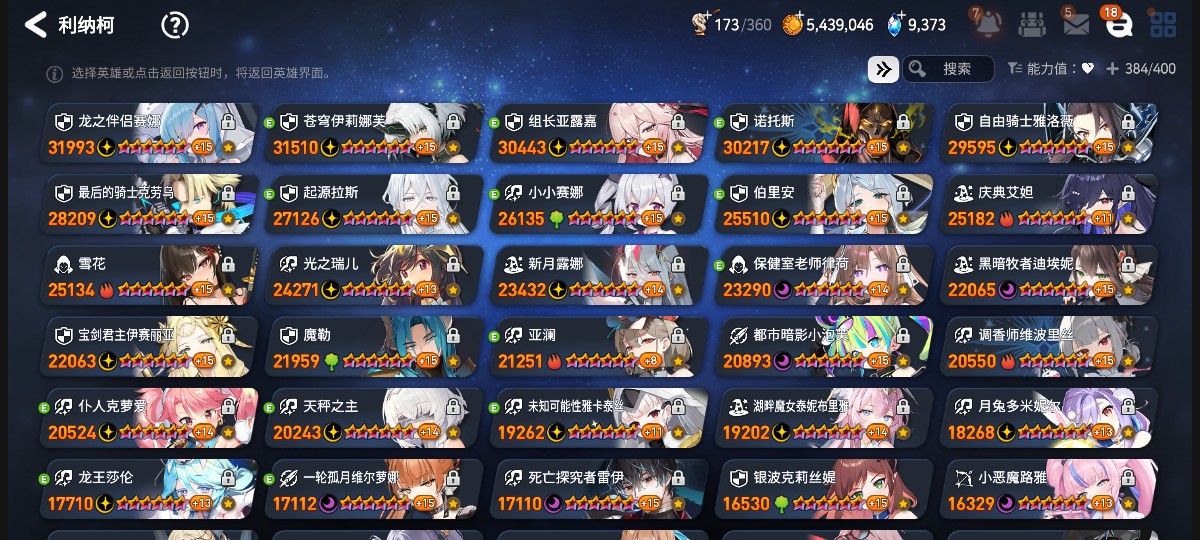Open the bell notifications icon
The height and width of the screenshot is (540, 1200).
pos(987,24)
